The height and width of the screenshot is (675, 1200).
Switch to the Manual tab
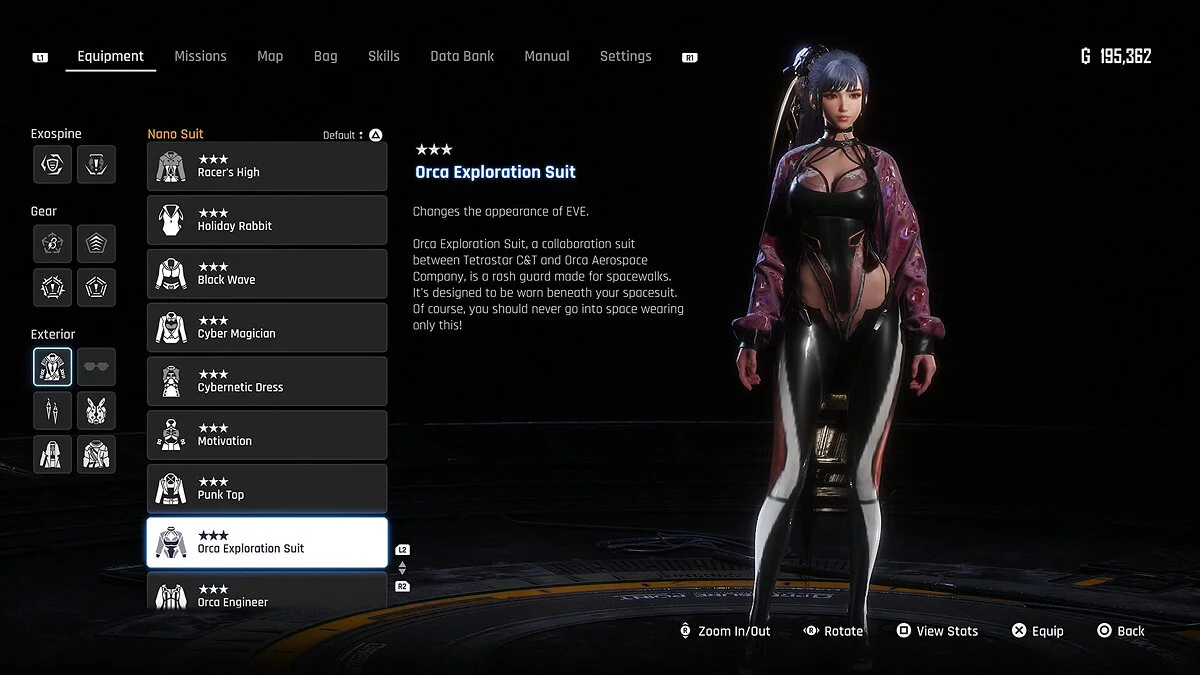(x=547, y=56)
